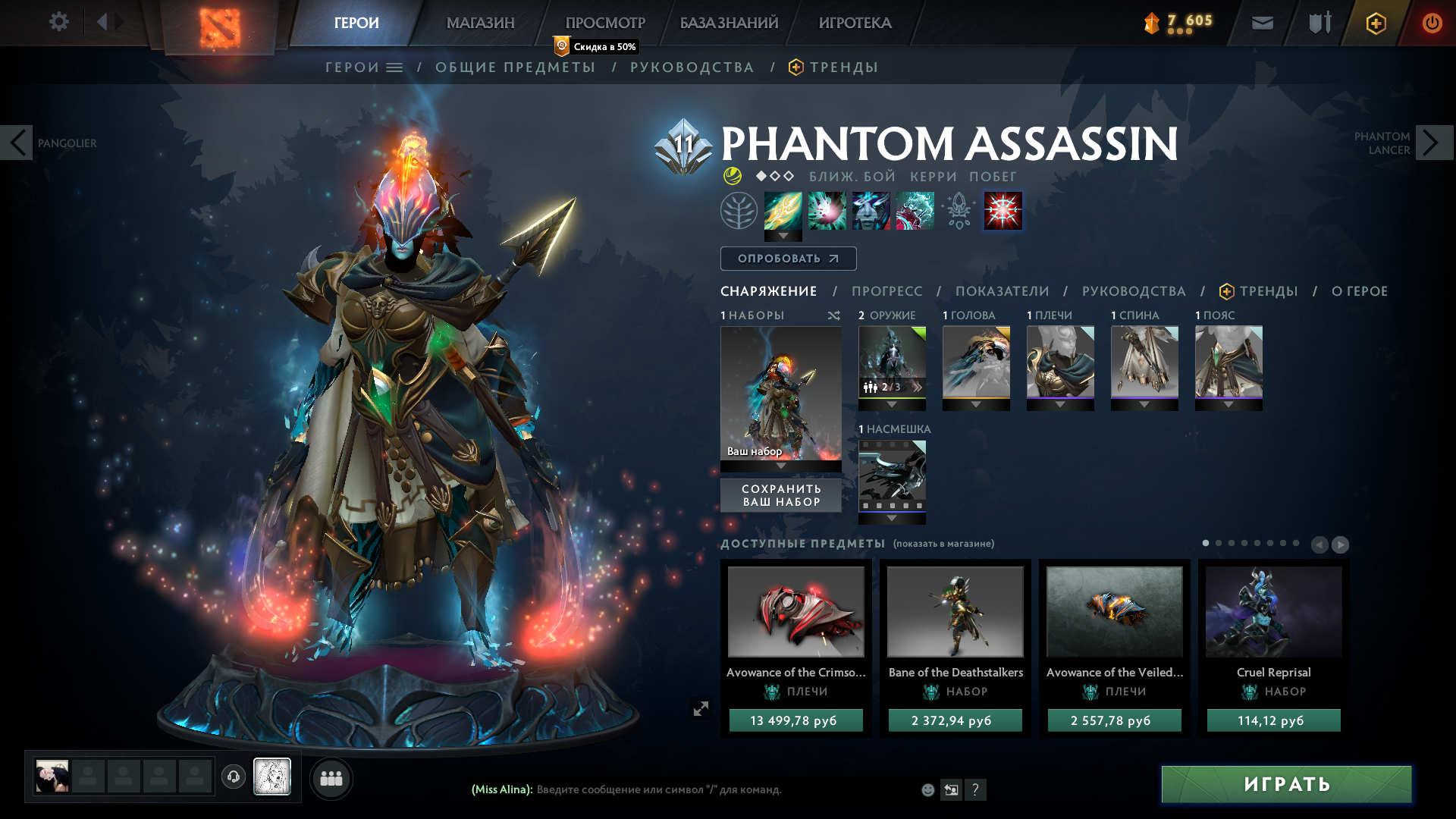This screenshot has width=1456, height=819.
Task: Click the headset voice chat icon
Action: (233, 777)
